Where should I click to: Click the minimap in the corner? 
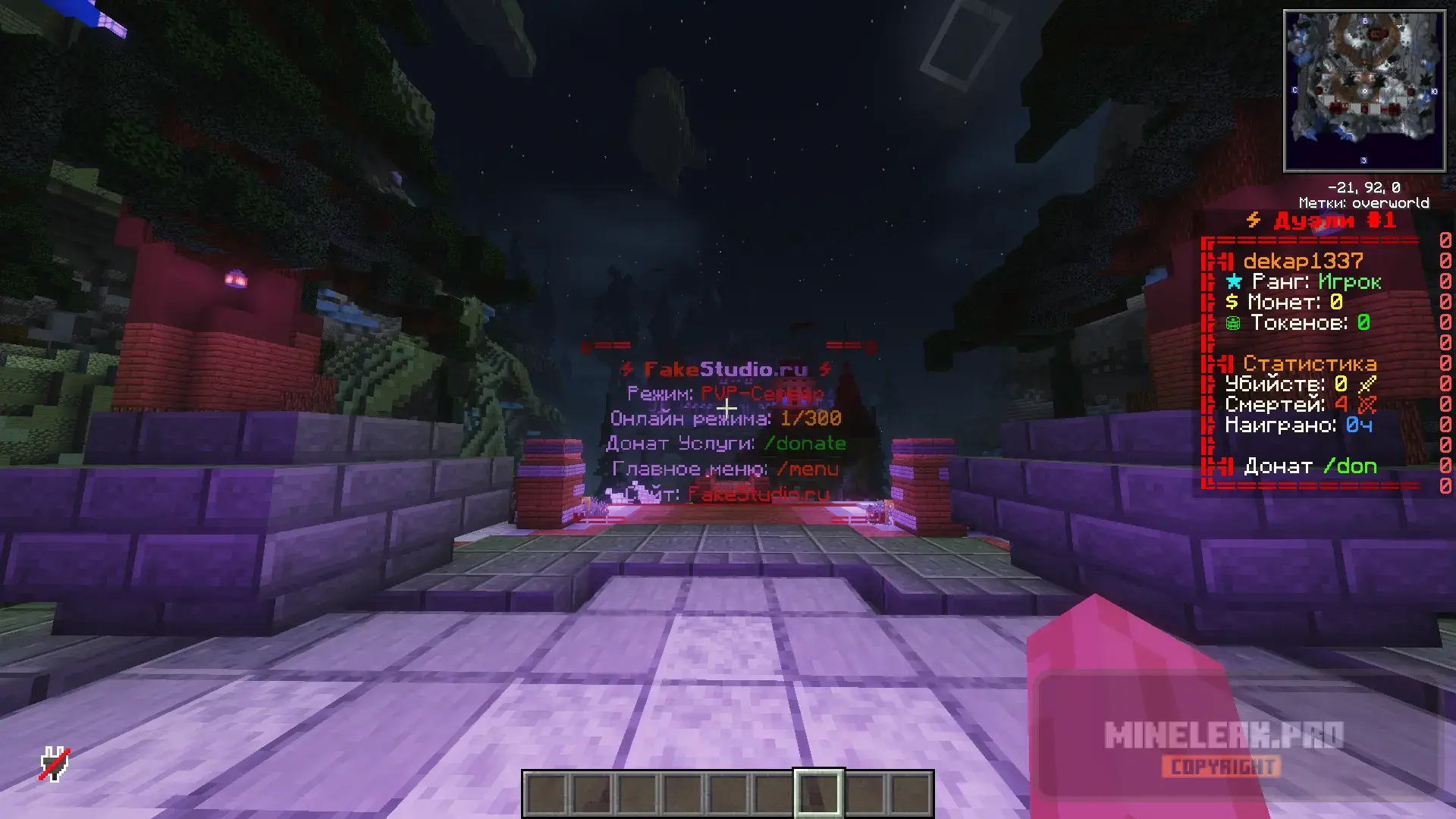pos(1363,91)
